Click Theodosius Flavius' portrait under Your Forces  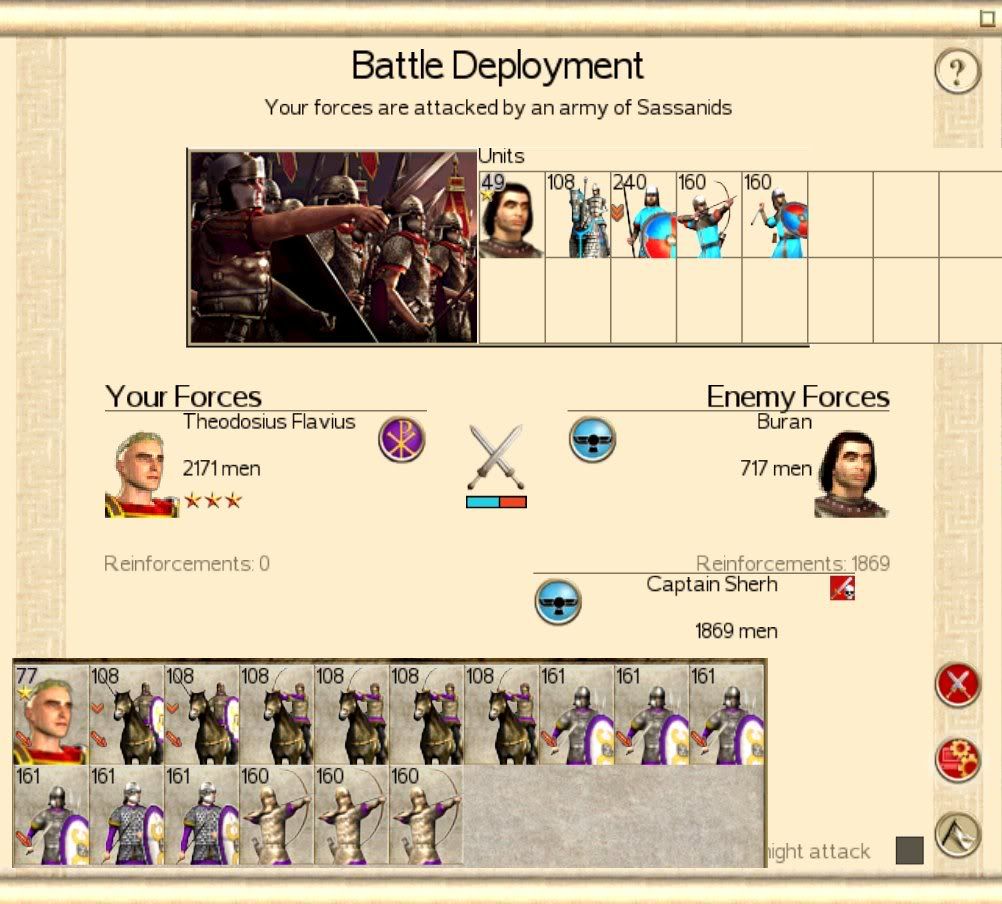pyautogui.click(x=141, y=475)
